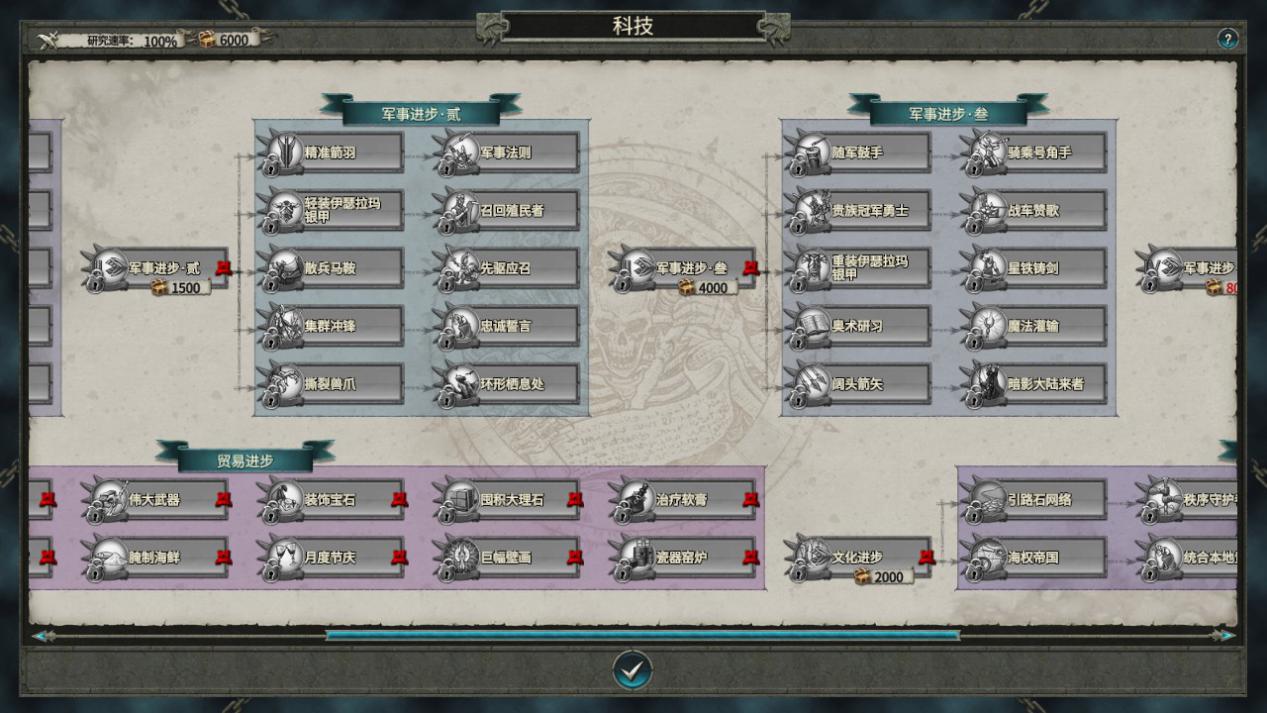The width and height of the screenshot is (1267, 713).
Task: Select the 随军鼓手 technology
Action: [x=860, y=153]
